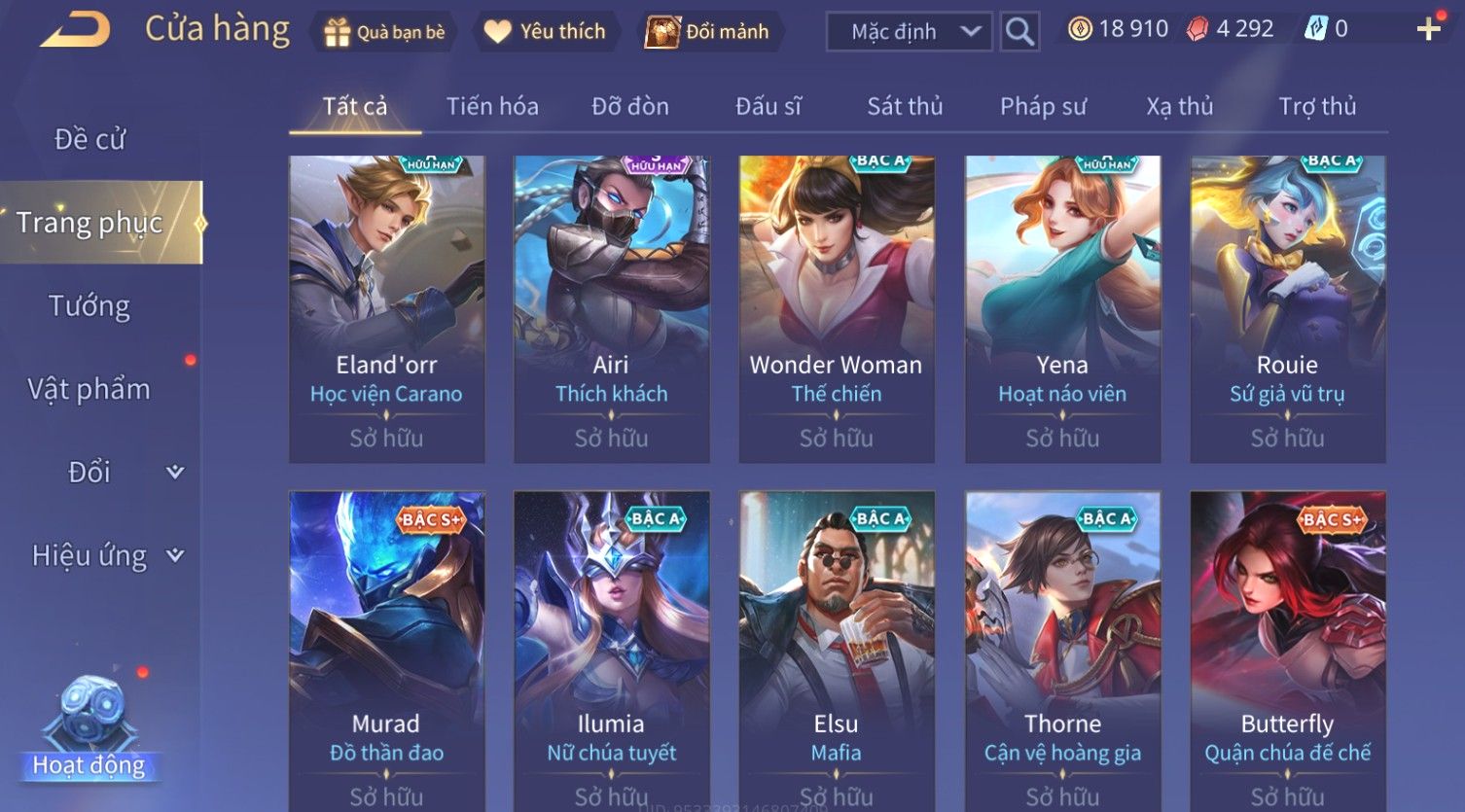Click the magnifying glass search button
Viewport: 1465px width, 812px height.
coord(1019,32)
